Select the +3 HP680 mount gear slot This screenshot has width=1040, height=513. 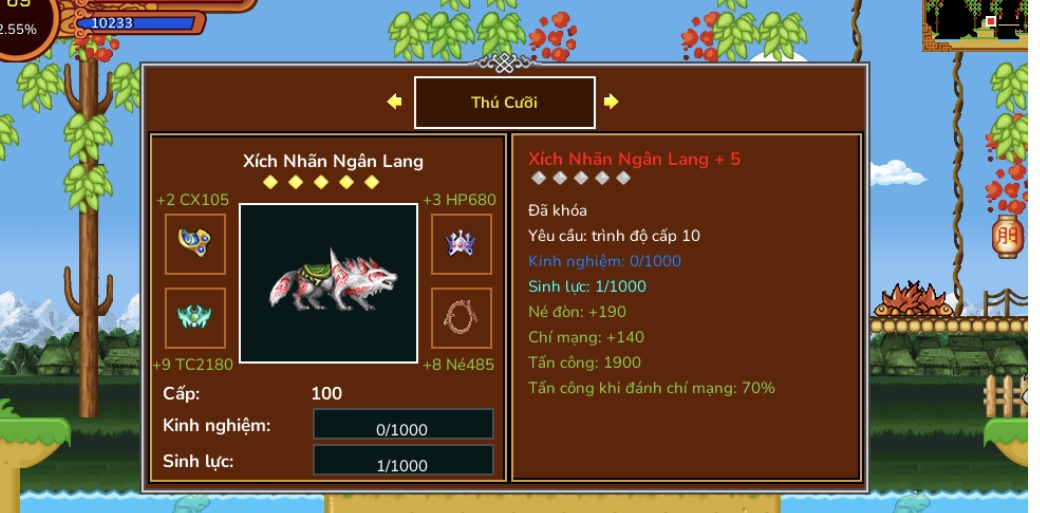point(461,244)
